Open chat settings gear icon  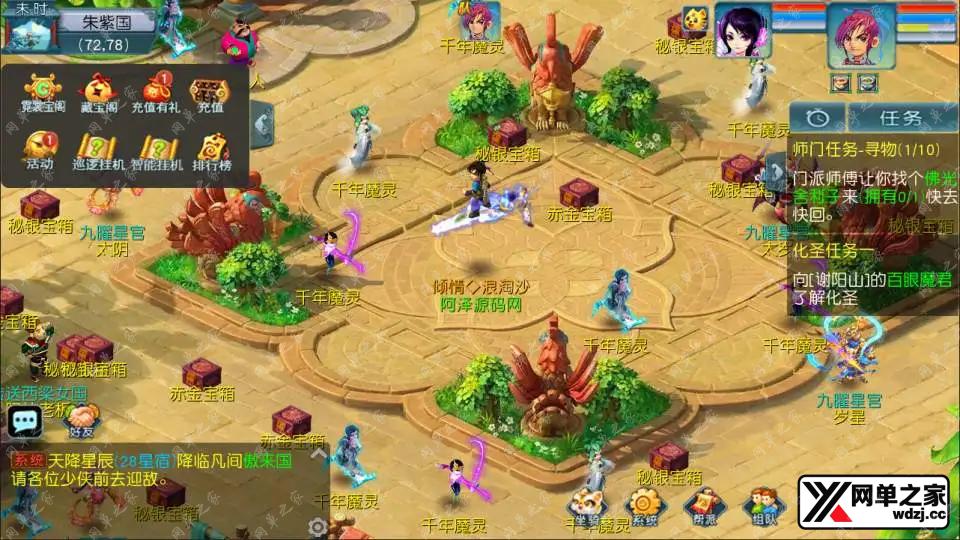[318, 526]
